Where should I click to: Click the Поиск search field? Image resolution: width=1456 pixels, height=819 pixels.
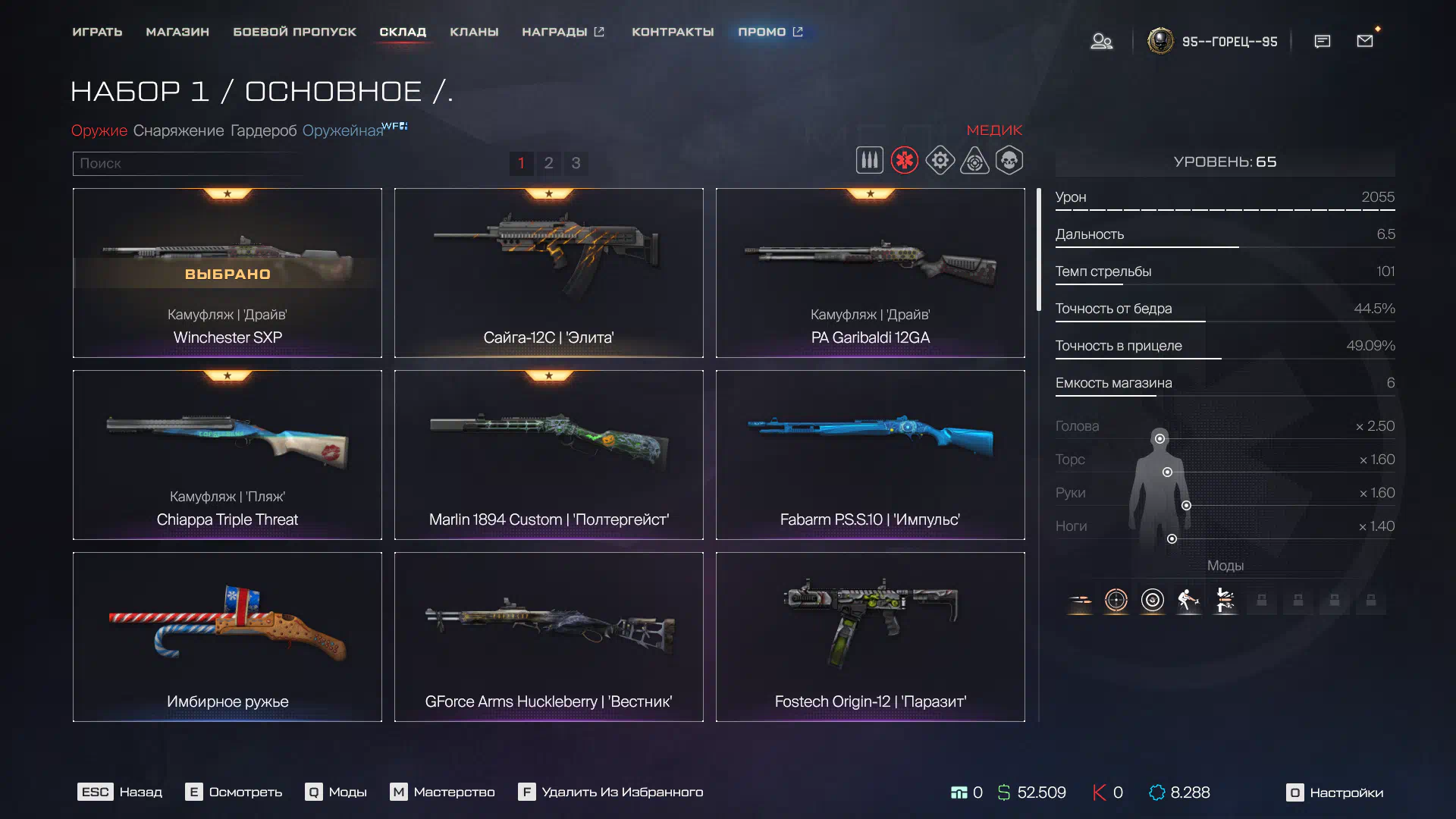(186, 163)
